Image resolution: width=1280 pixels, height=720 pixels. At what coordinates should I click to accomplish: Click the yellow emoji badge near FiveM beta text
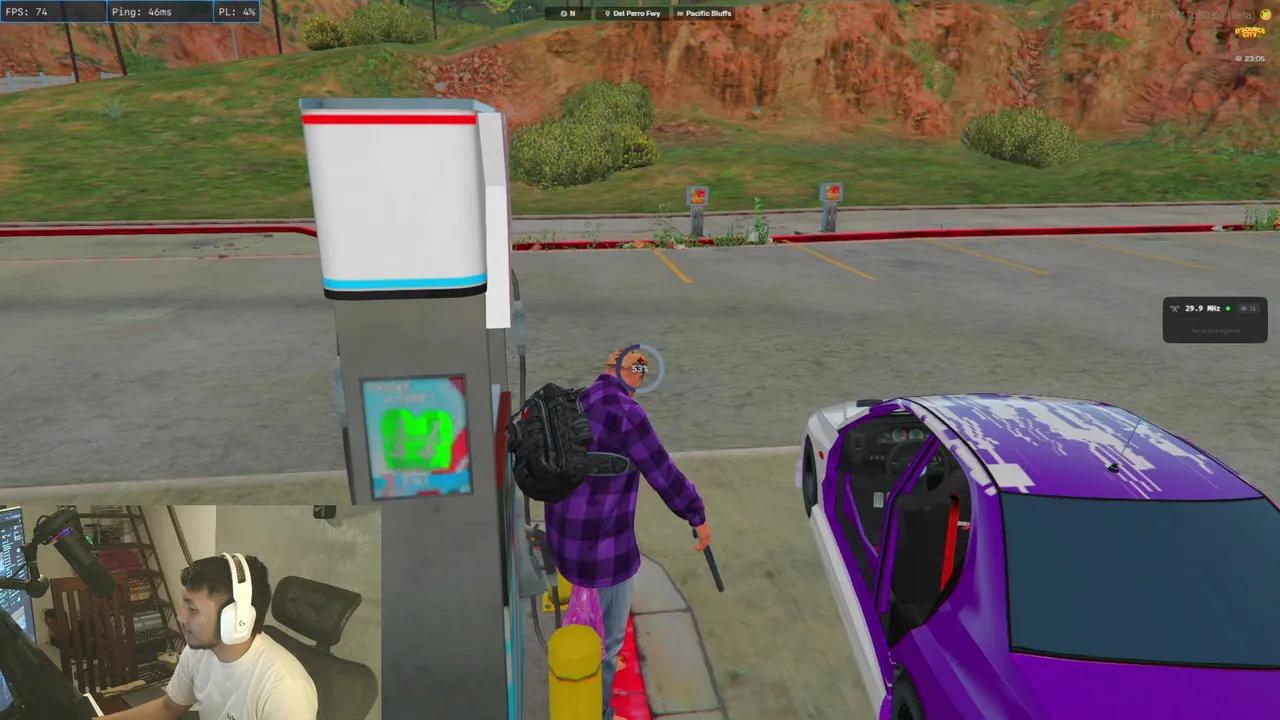click(1264, 15)
